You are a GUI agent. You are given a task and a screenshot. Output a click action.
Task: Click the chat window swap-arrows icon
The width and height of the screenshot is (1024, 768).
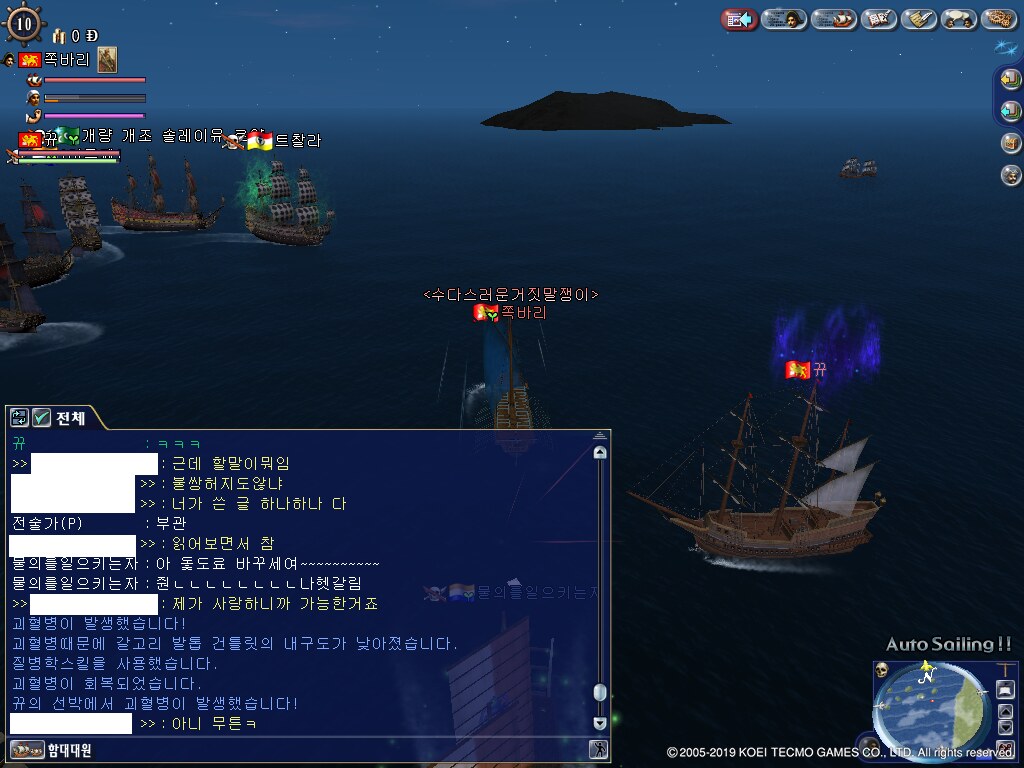click(x=19, y=418)
